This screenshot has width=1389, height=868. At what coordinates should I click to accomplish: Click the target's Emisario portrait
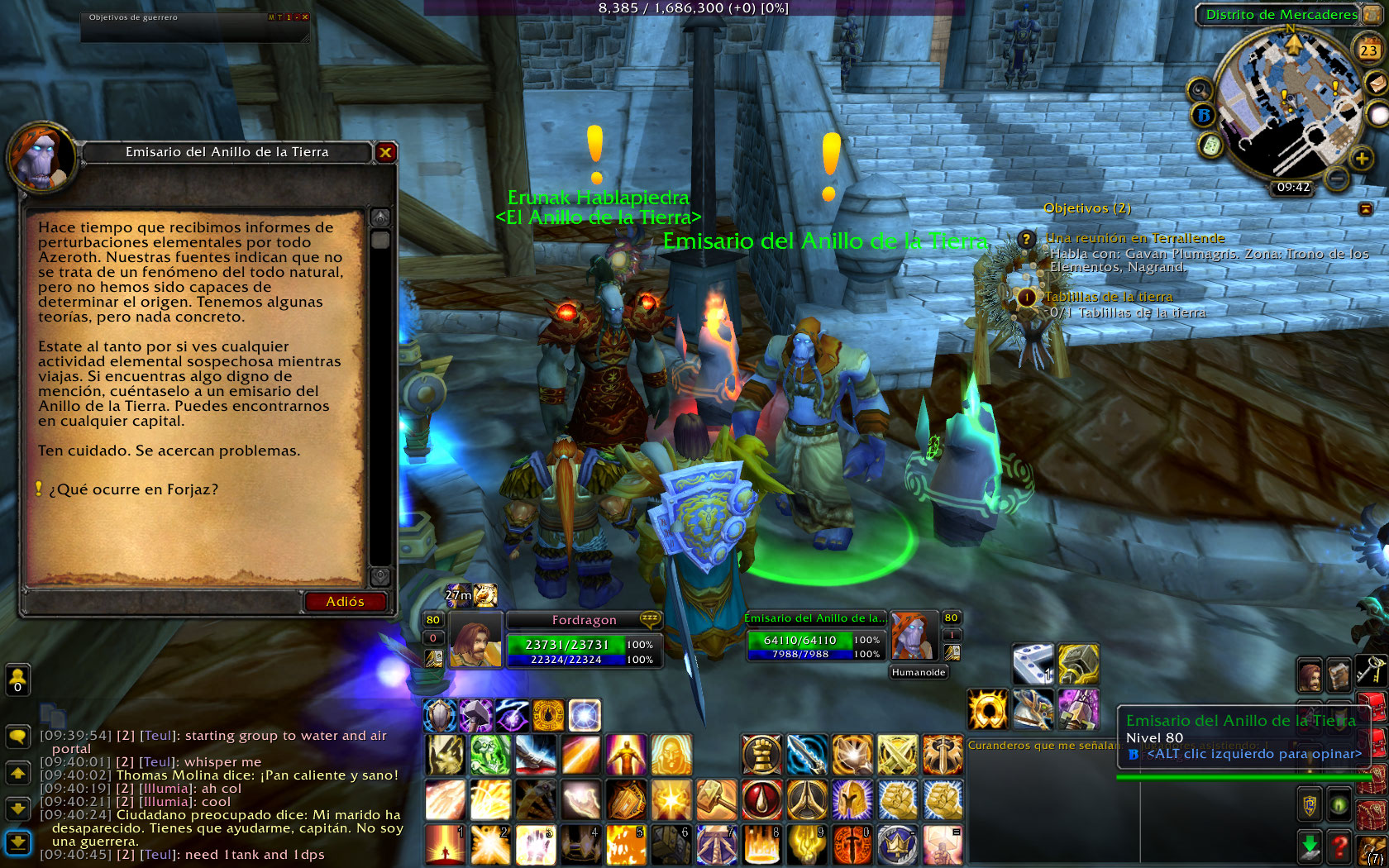pyautogui.click(x=911, y=636)
